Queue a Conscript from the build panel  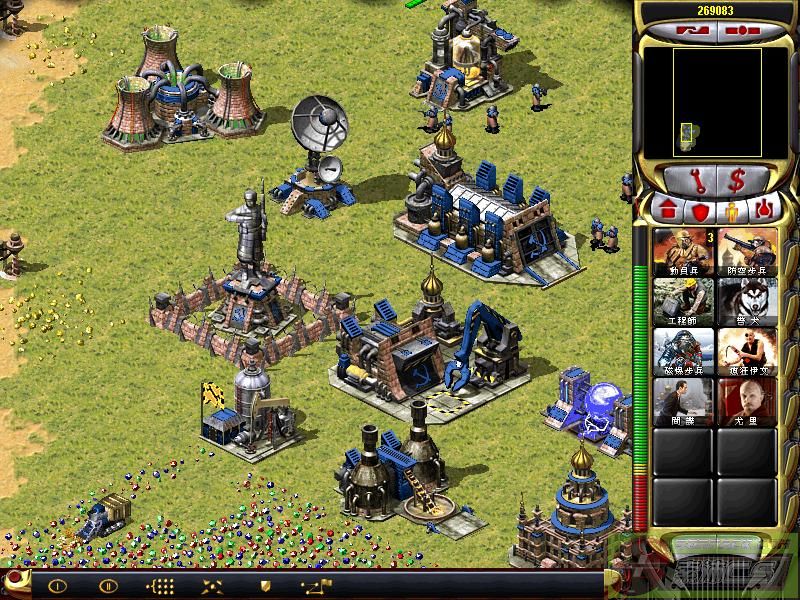(684, 252)
